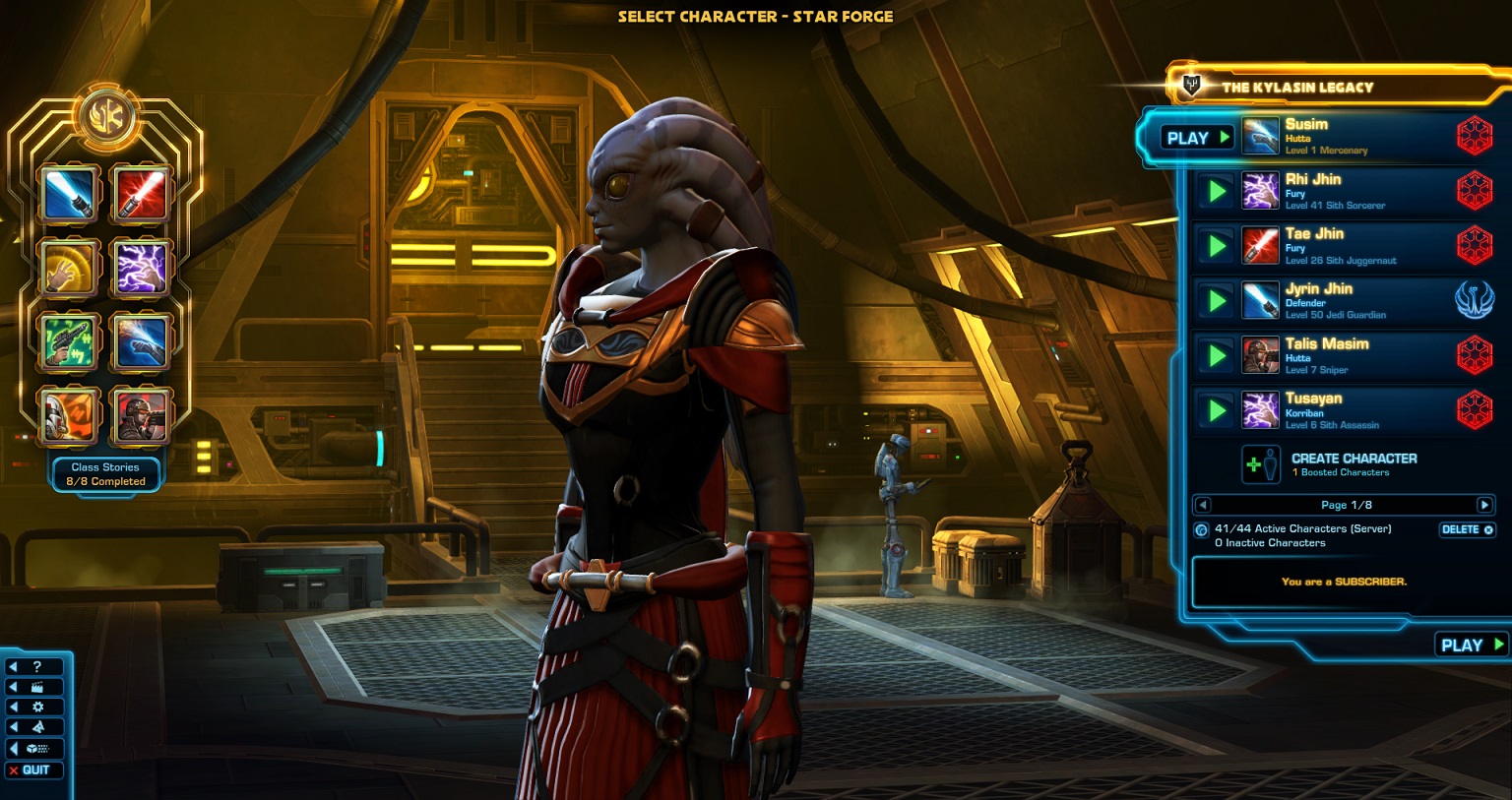Select the white-helmeted trooper class icon
Image resolution: width=1512 pixels, height=800 pixels.
tap(70, 415)
